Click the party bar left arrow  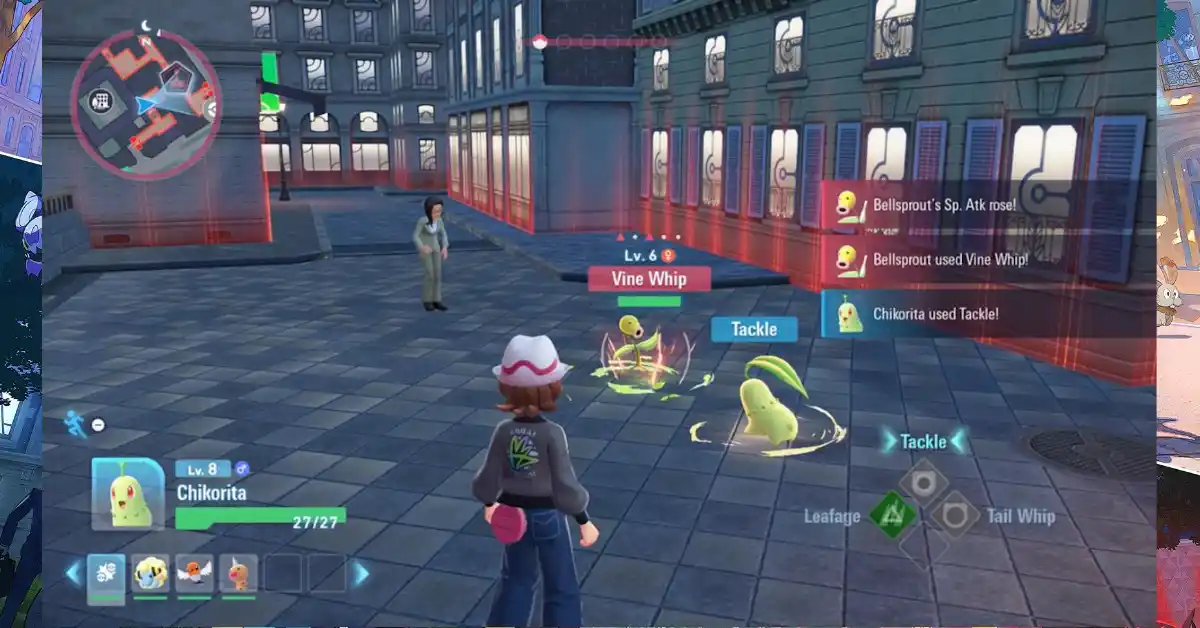click(x=72, y=574)
